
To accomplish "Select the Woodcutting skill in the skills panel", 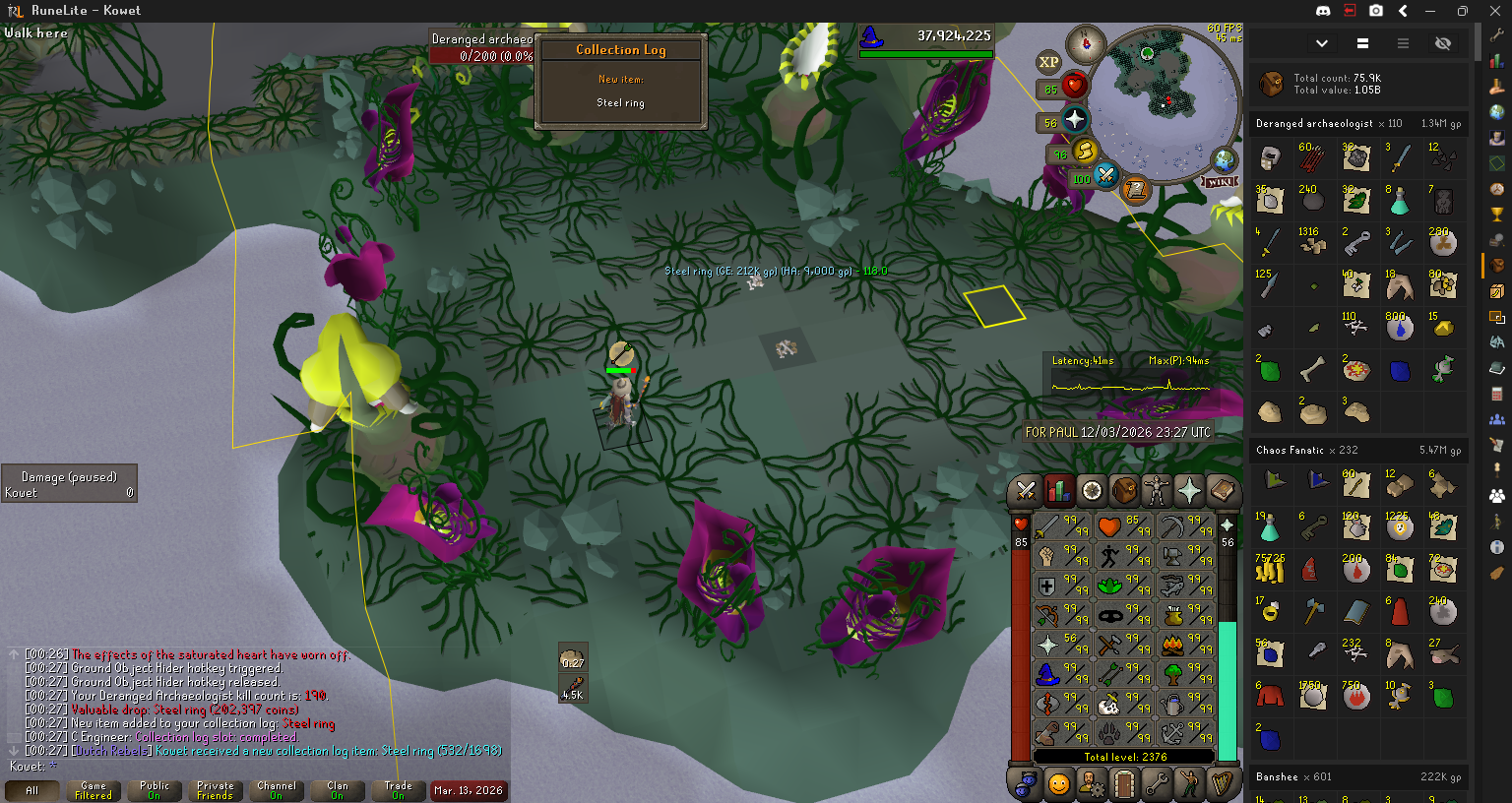I will [1173, 674].
